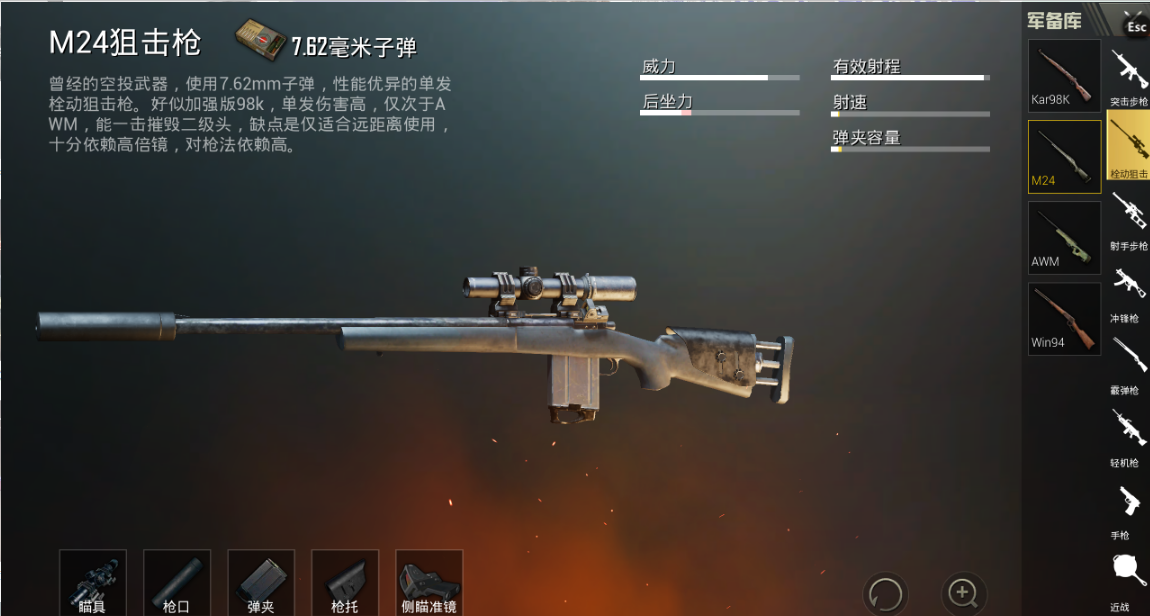Select the M24 weapon in the list

[1064, 156]
